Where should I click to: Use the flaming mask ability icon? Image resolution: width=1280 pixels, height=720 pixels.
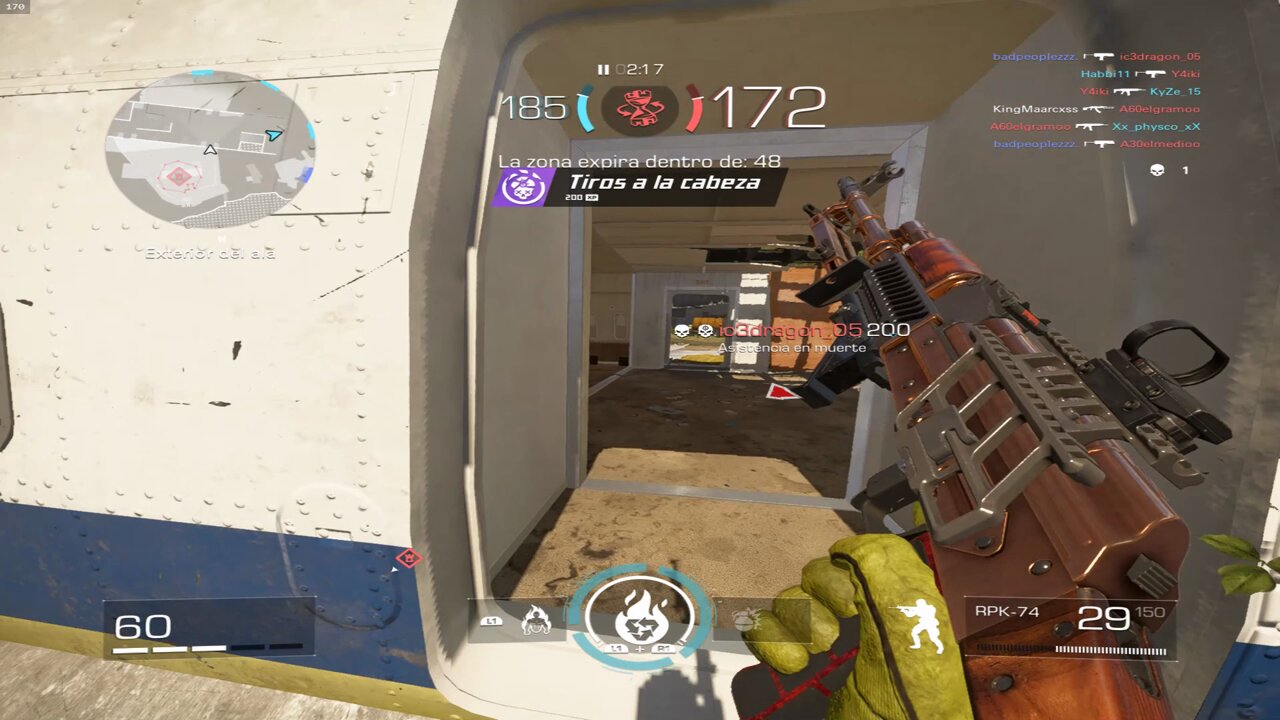click(536, 621)
